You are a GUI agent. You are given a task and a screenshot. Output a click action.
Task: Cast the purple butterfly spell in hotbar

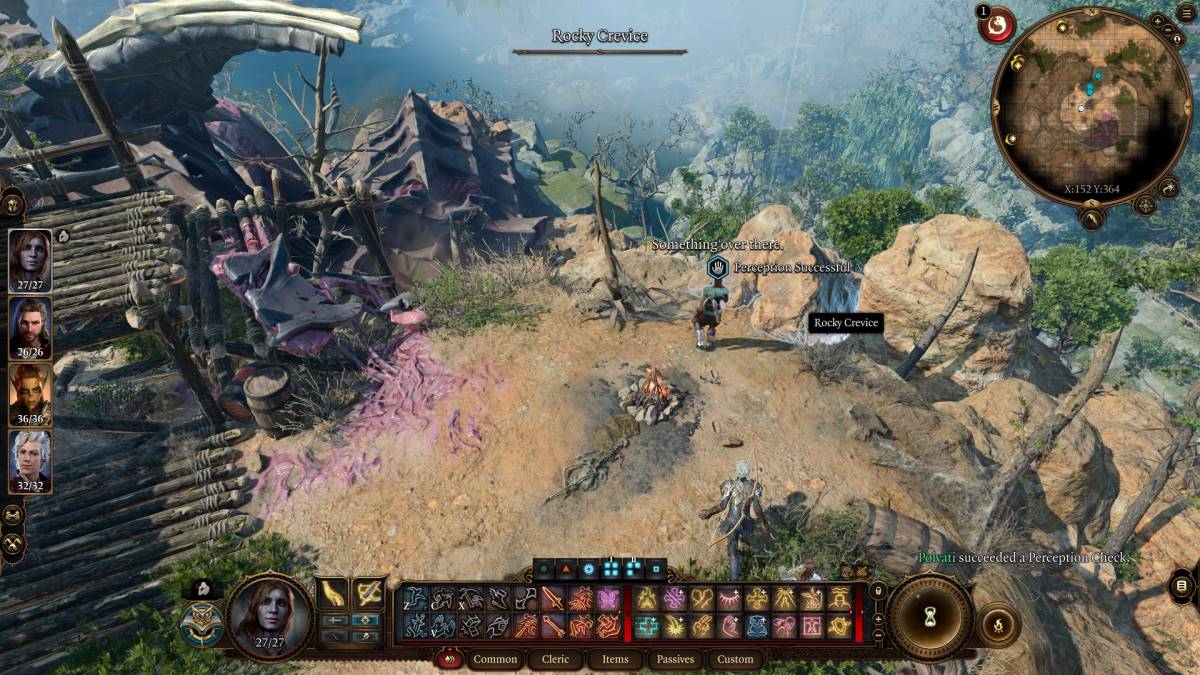tap(607, 599)
